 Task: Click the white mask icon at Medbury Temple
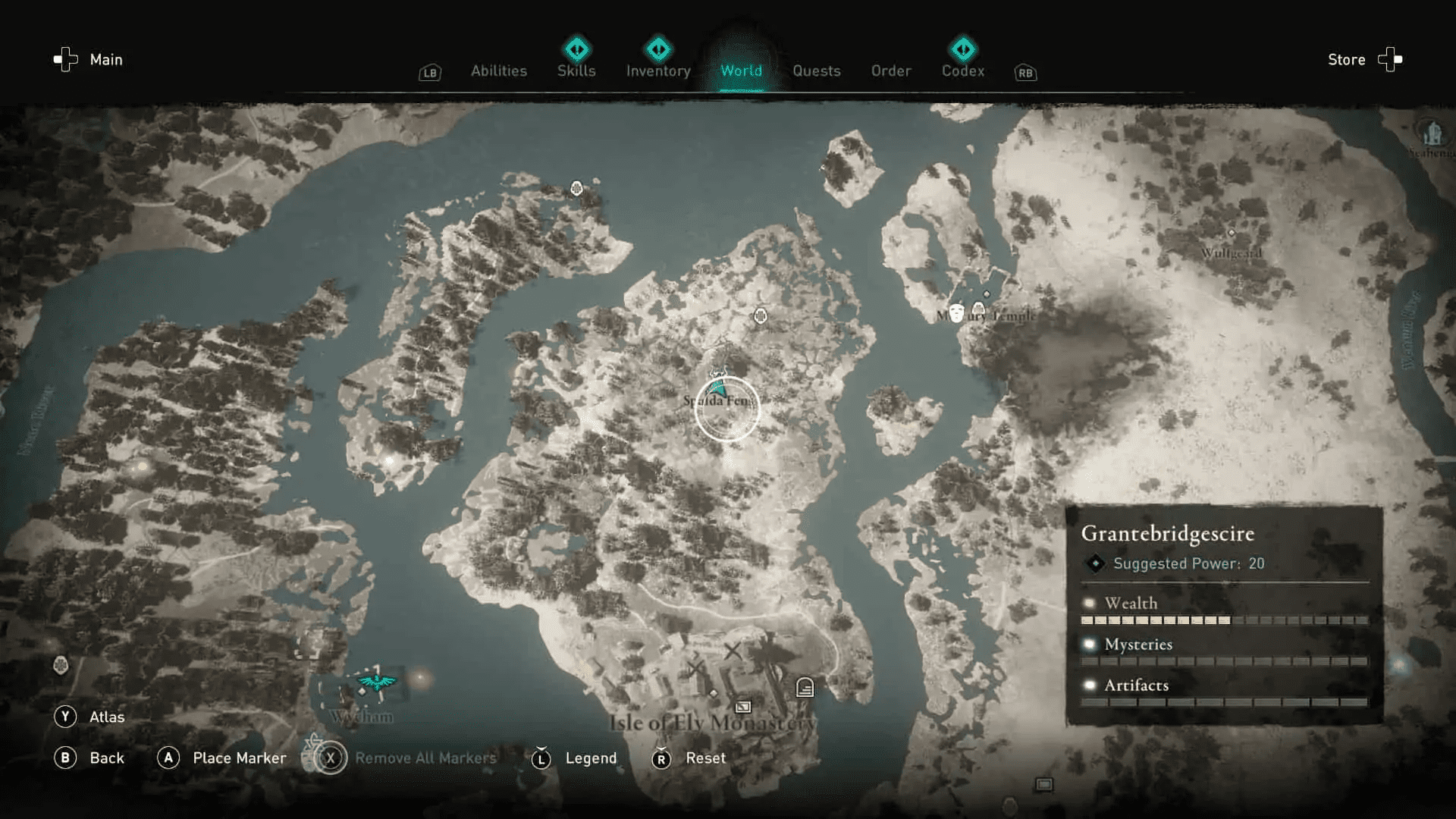pos(956,313)
